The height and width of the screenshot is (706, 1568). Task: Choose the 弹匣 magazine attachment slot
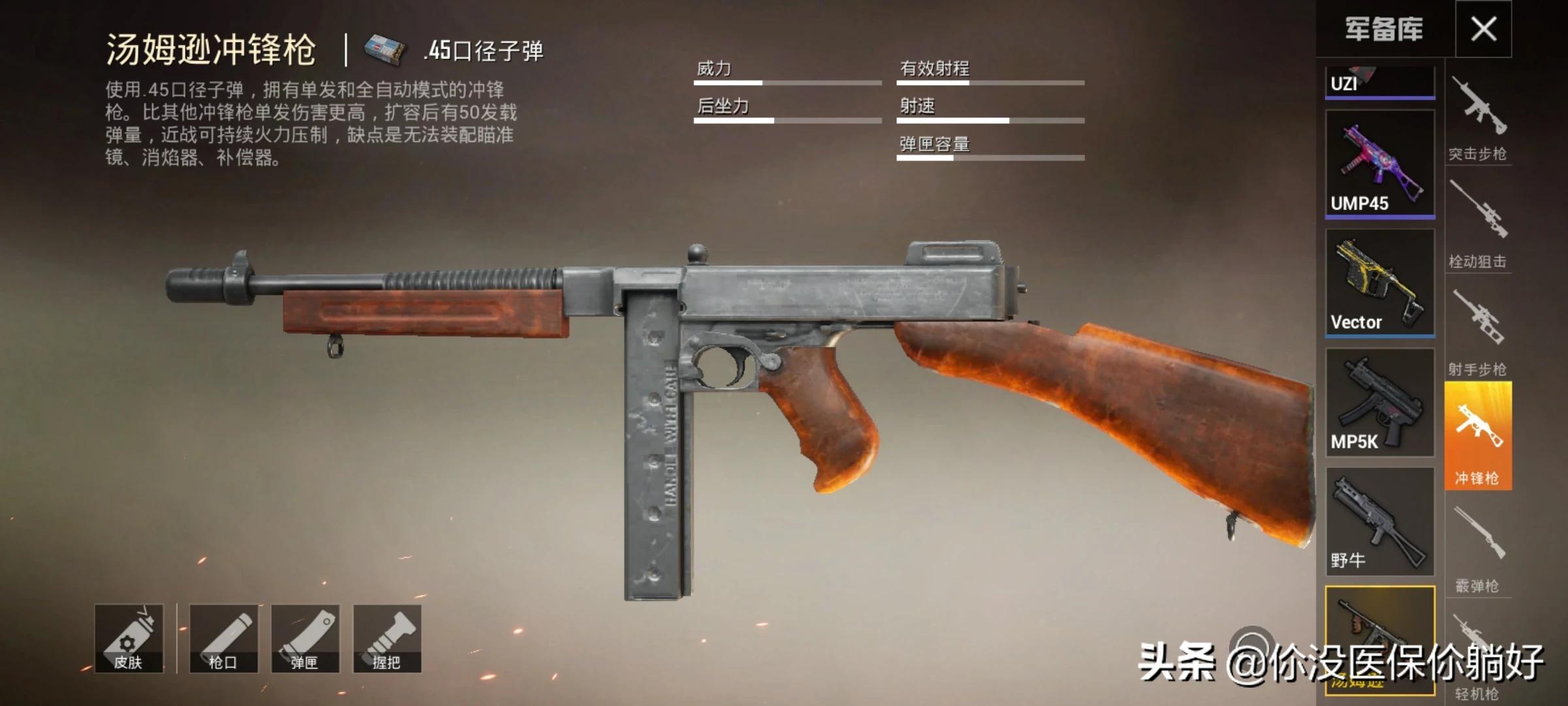(x=305, y=639)
